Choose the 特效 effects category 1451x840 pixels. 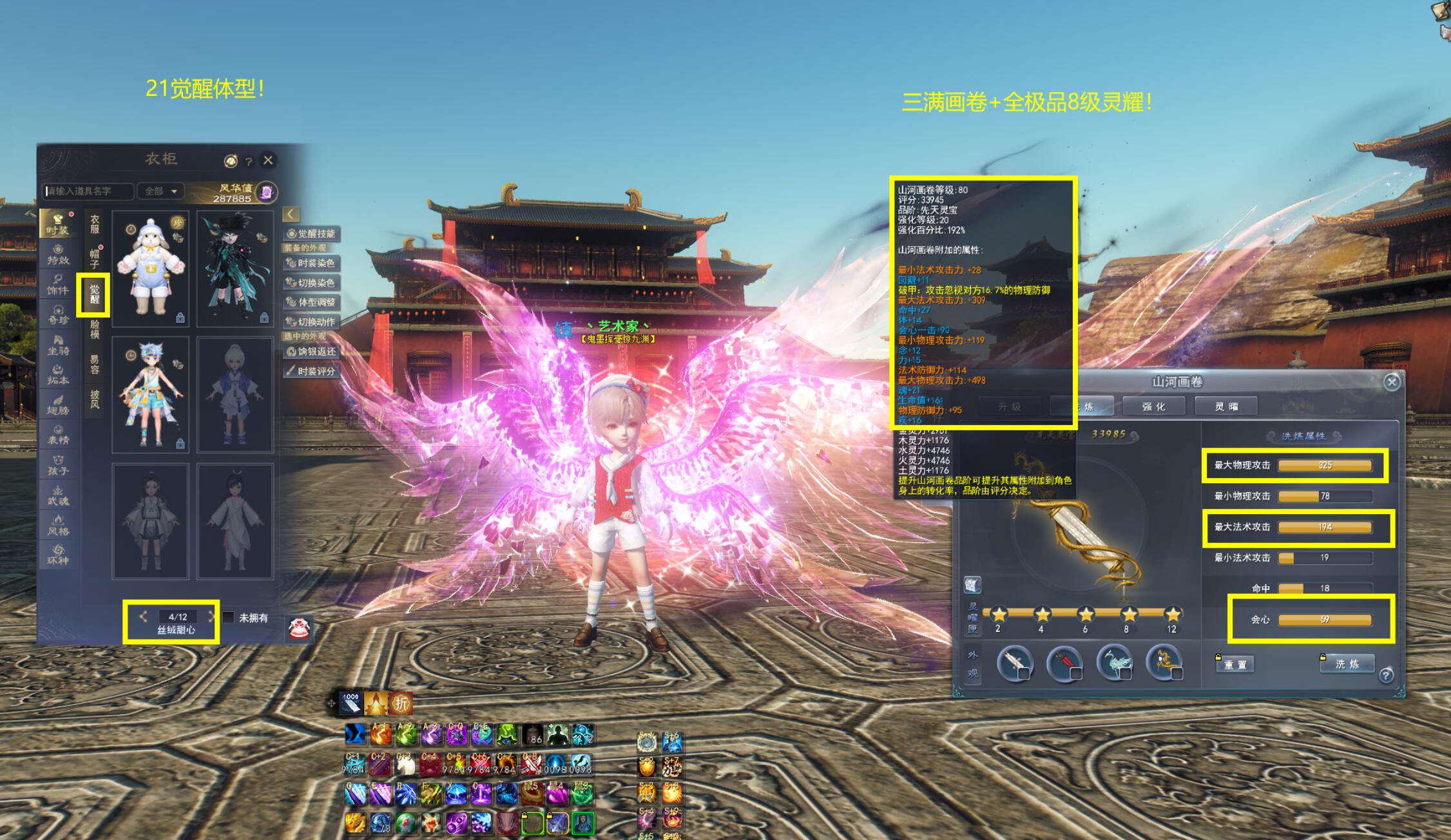(x=58, y=254)
